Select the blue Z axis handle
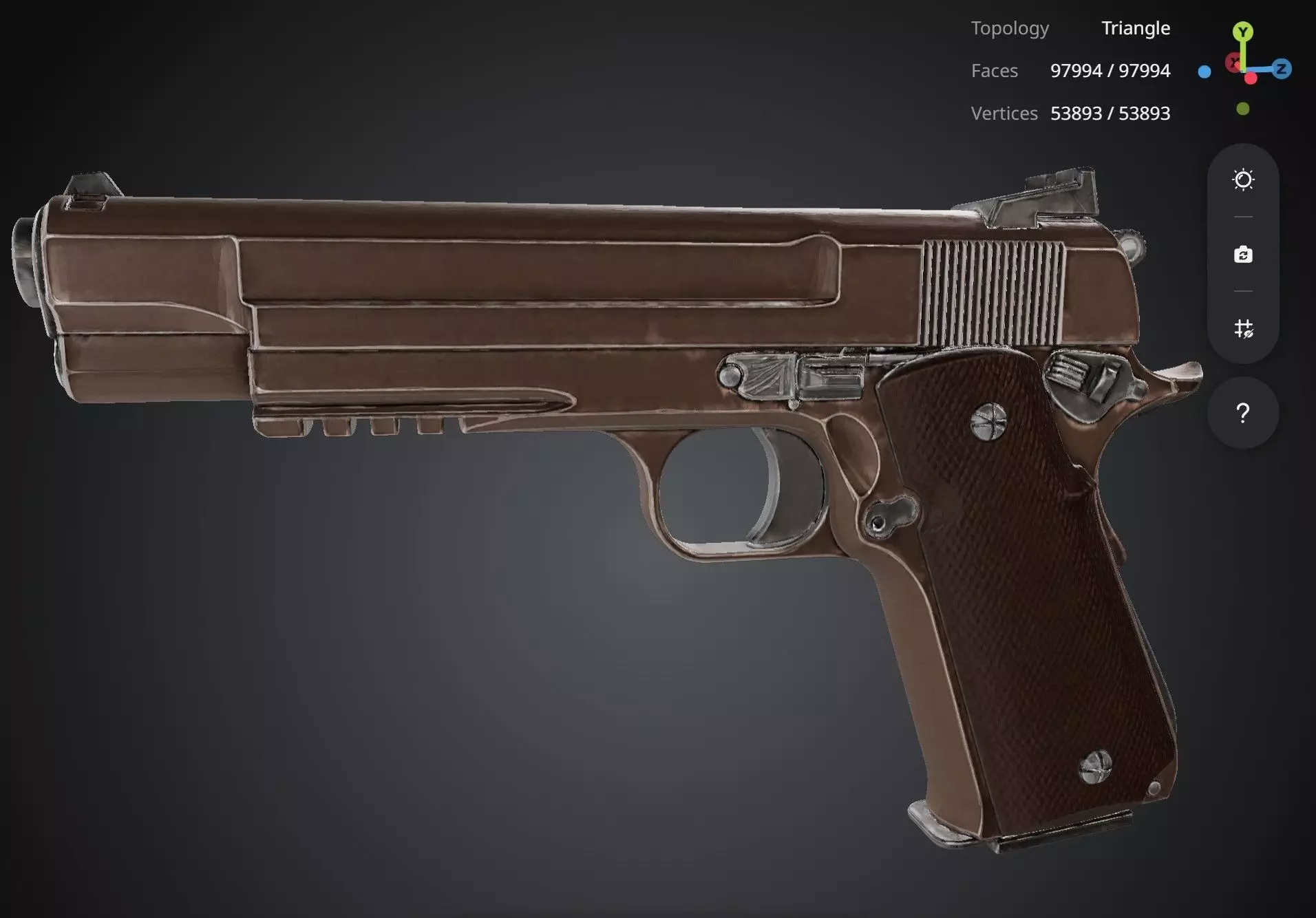This screenshot has width=1316, height=918. coord(1282,69)
